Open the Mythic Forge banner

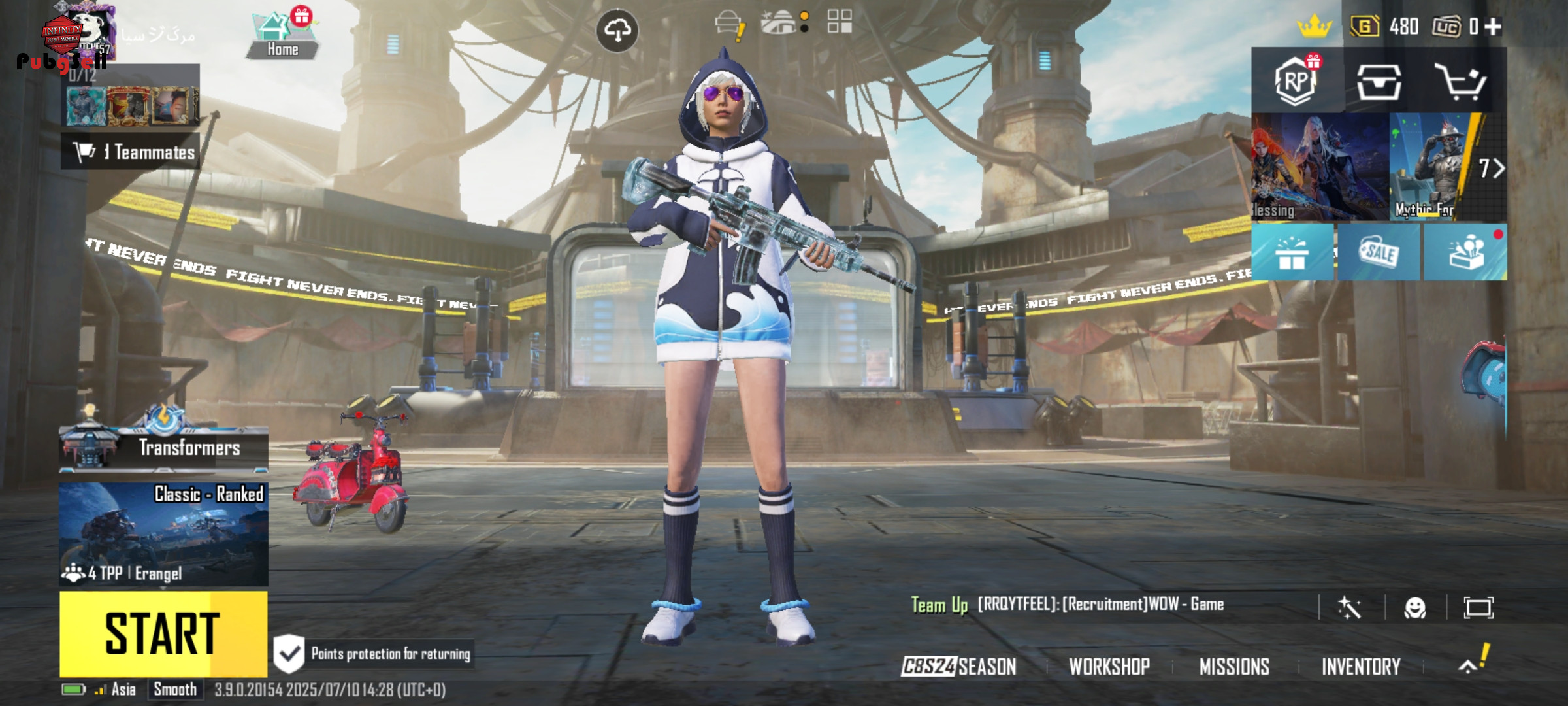click(x=1431, y=167)
